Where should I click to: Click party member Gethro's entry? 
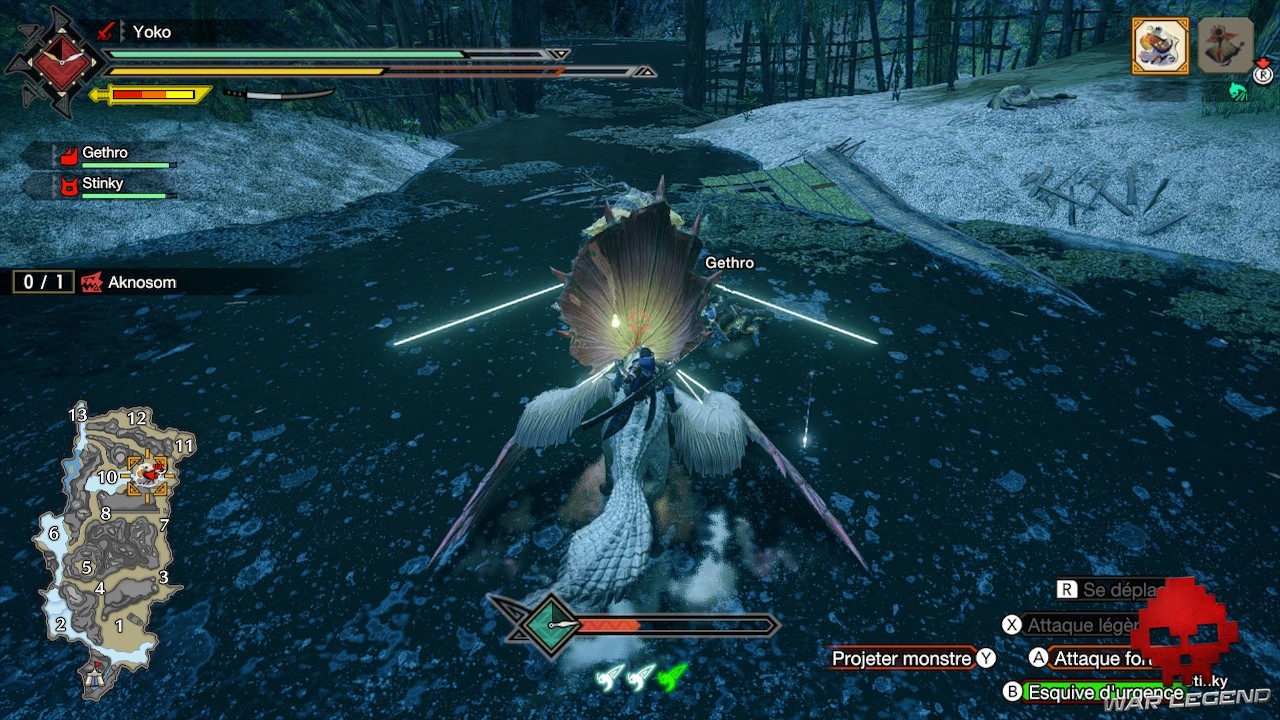[105, 154]
